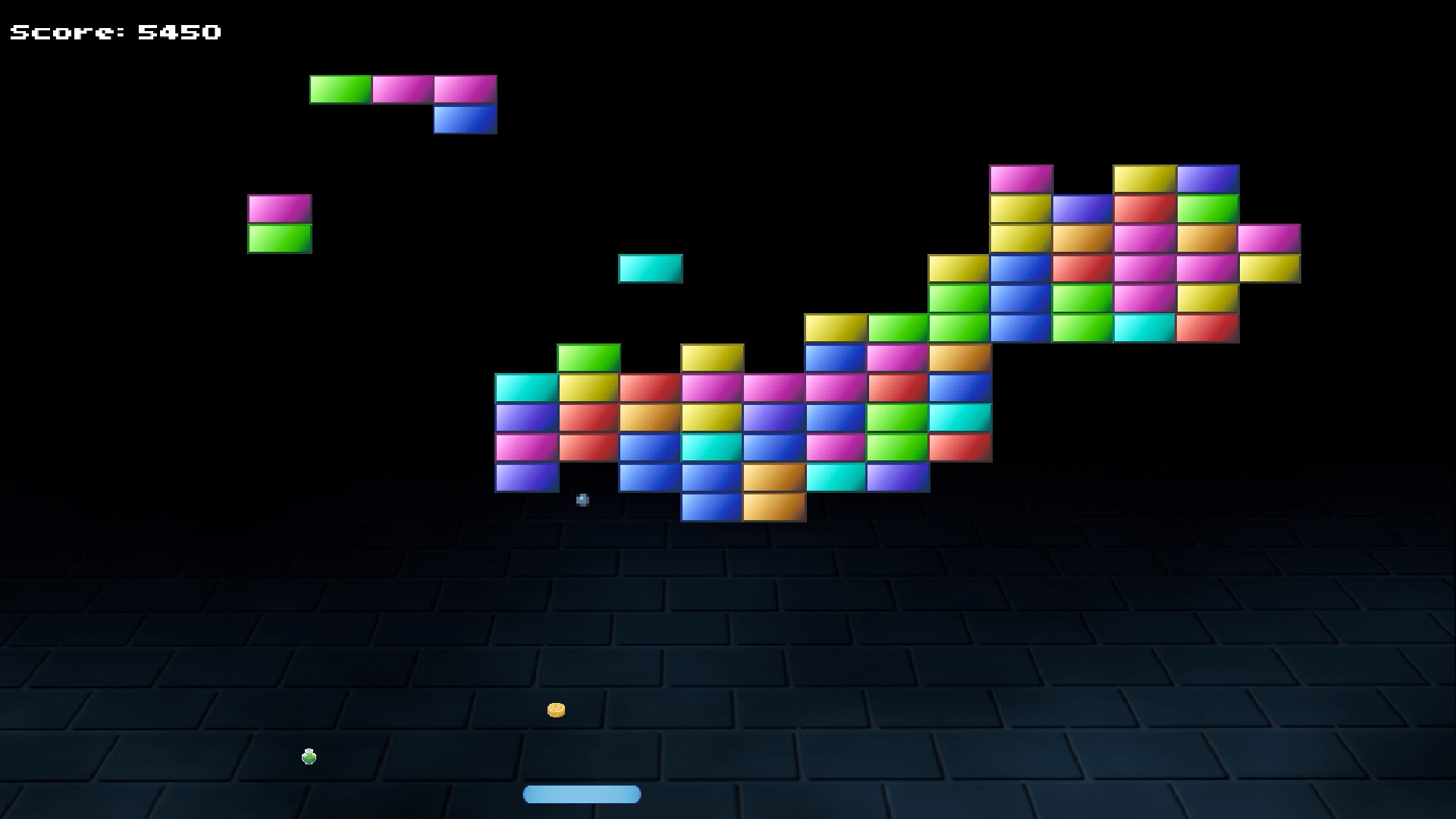Expand the bottommost orange brick of center cluster
This screenshot has height=819, width=1456.
coord(773,509)
